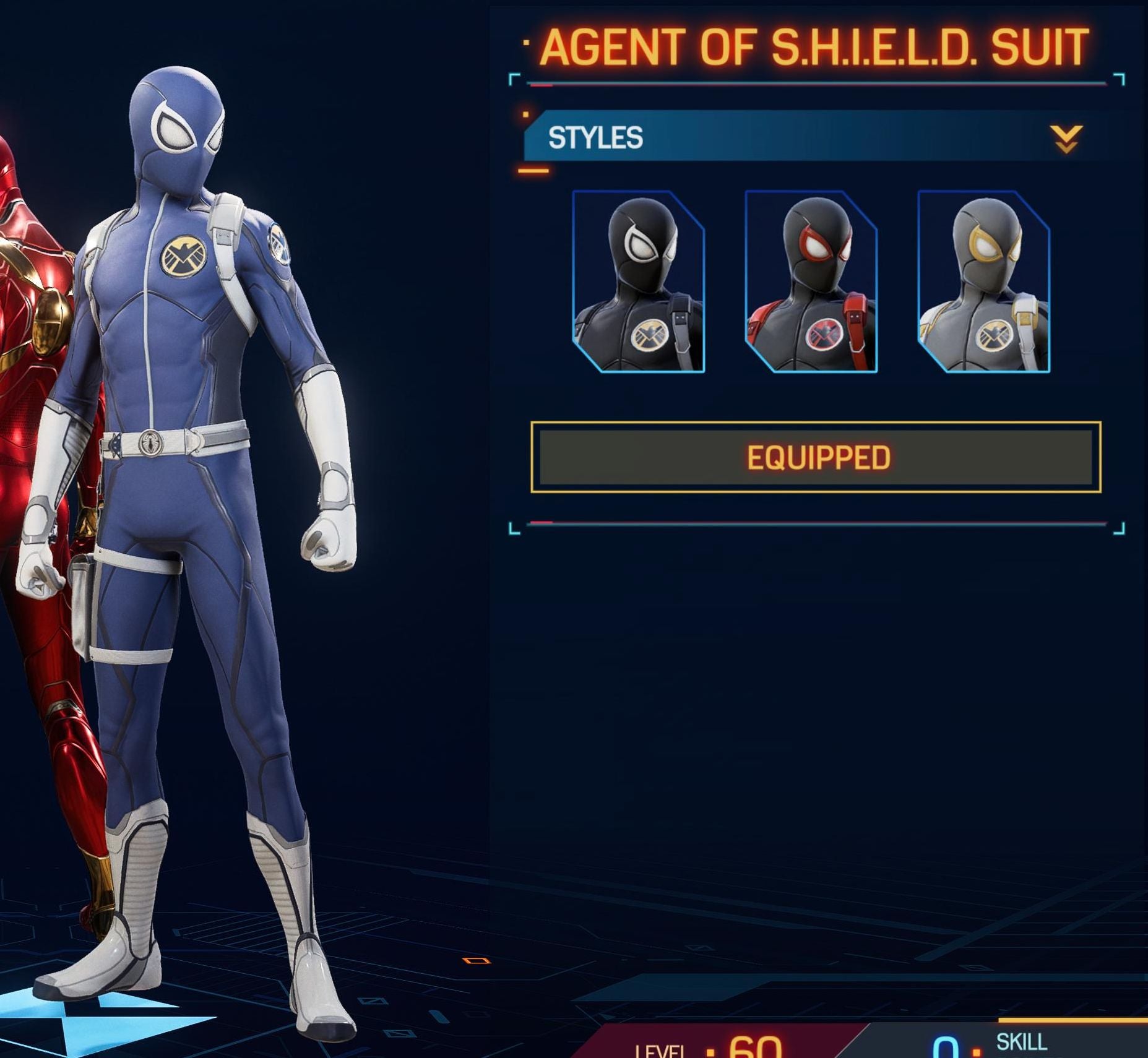This screenshot has width=1148, height=1058.
Task: Pick the grey and gold suit style
Action: click(983, 282)
